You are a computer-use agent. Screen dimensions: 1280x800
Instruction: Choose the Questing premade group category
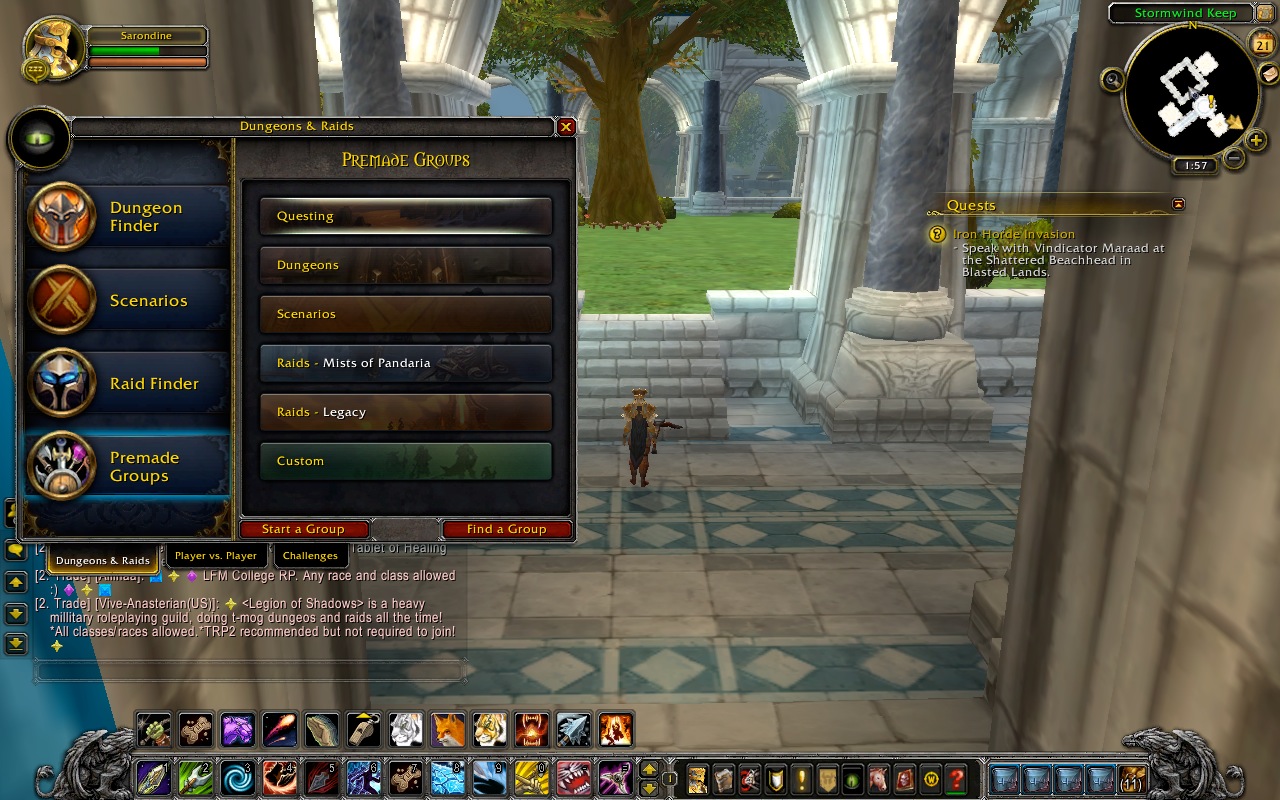click(x=405, y=216)
